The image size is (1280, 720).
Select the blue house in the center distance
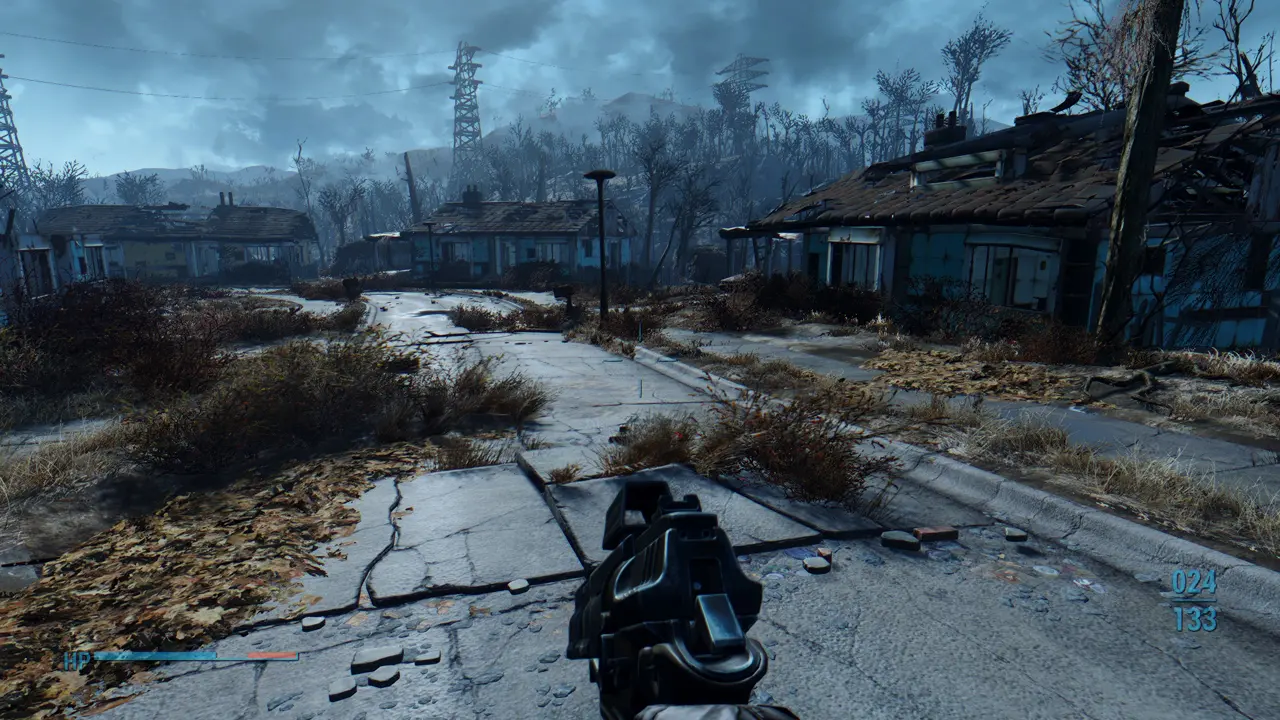coord(520,240)
